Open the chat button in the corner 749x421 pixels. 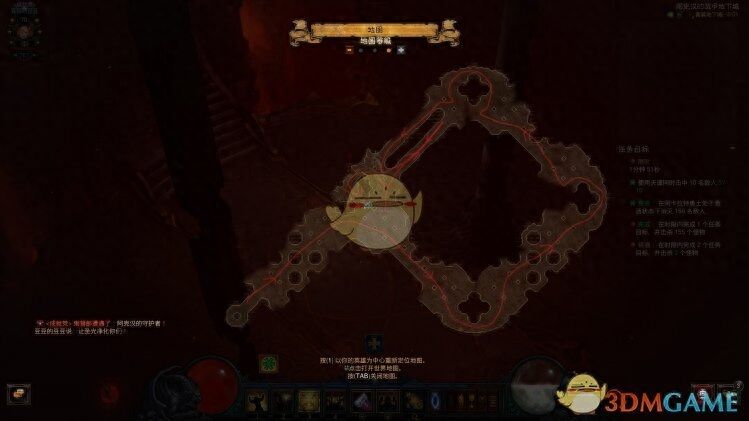click(x=17, y=394)
